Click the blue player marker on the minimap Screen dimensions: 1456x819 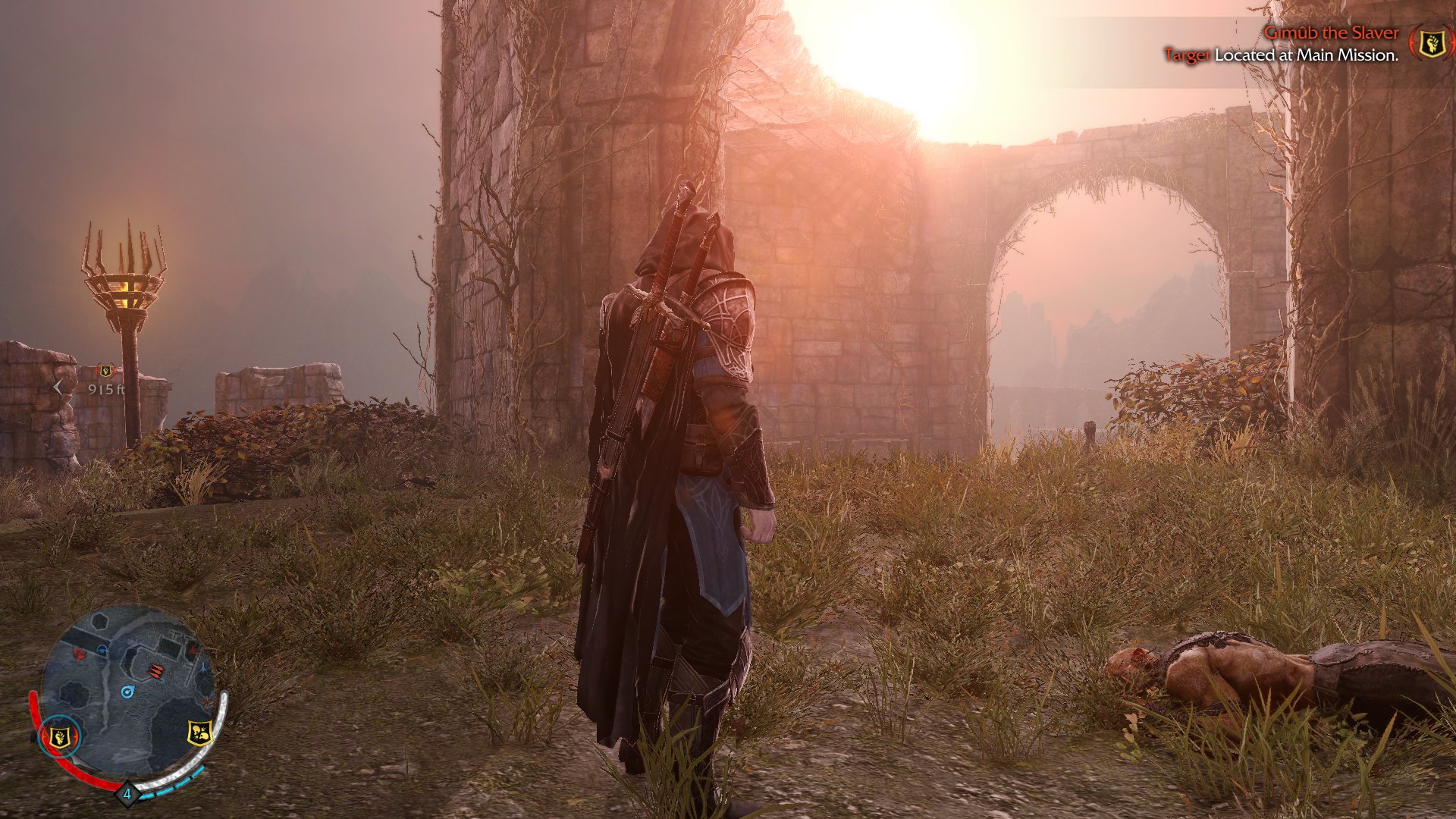[127, 692]
